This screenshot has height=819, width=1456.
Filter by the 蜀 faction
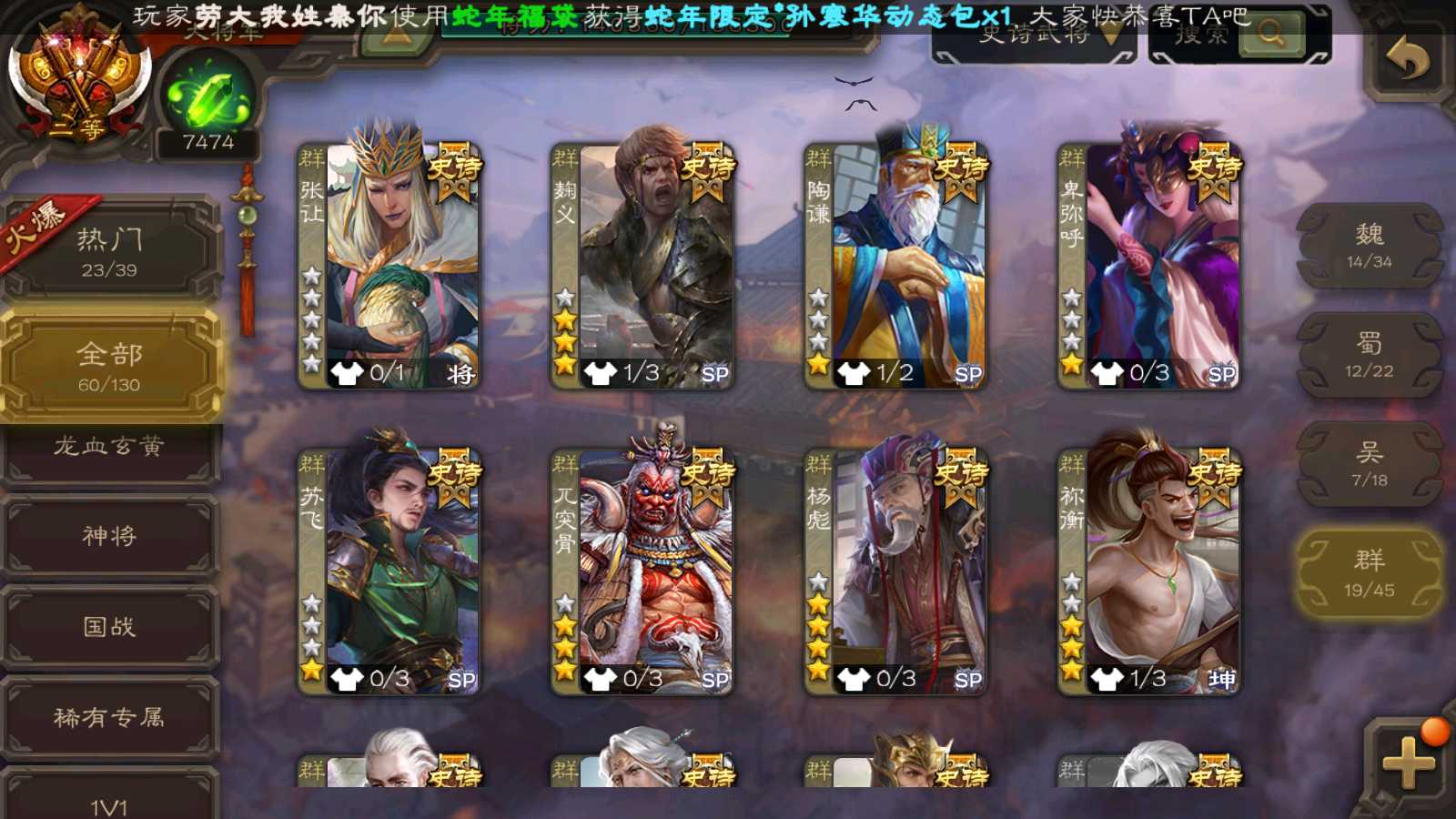point(1369,355)
